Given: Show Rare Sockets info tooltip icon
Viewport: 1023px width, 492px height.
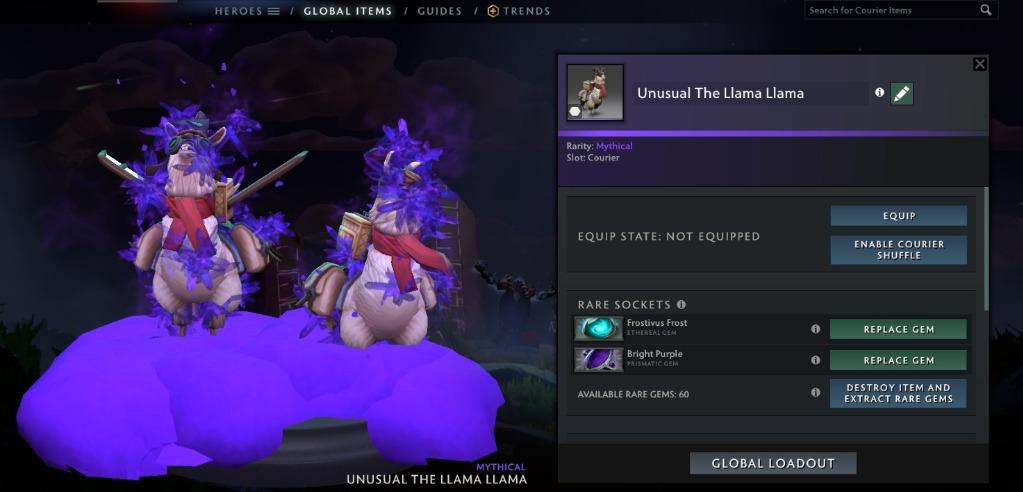Looking at the screenshot, I should pos(682,304).
